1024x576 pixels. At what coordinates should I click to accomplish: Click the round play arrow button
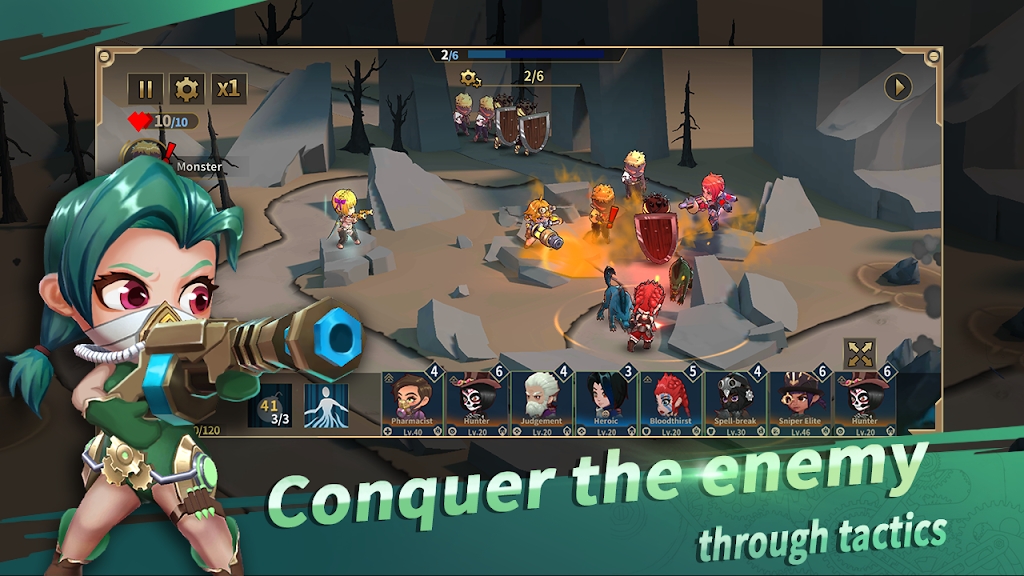click(898, 87)
